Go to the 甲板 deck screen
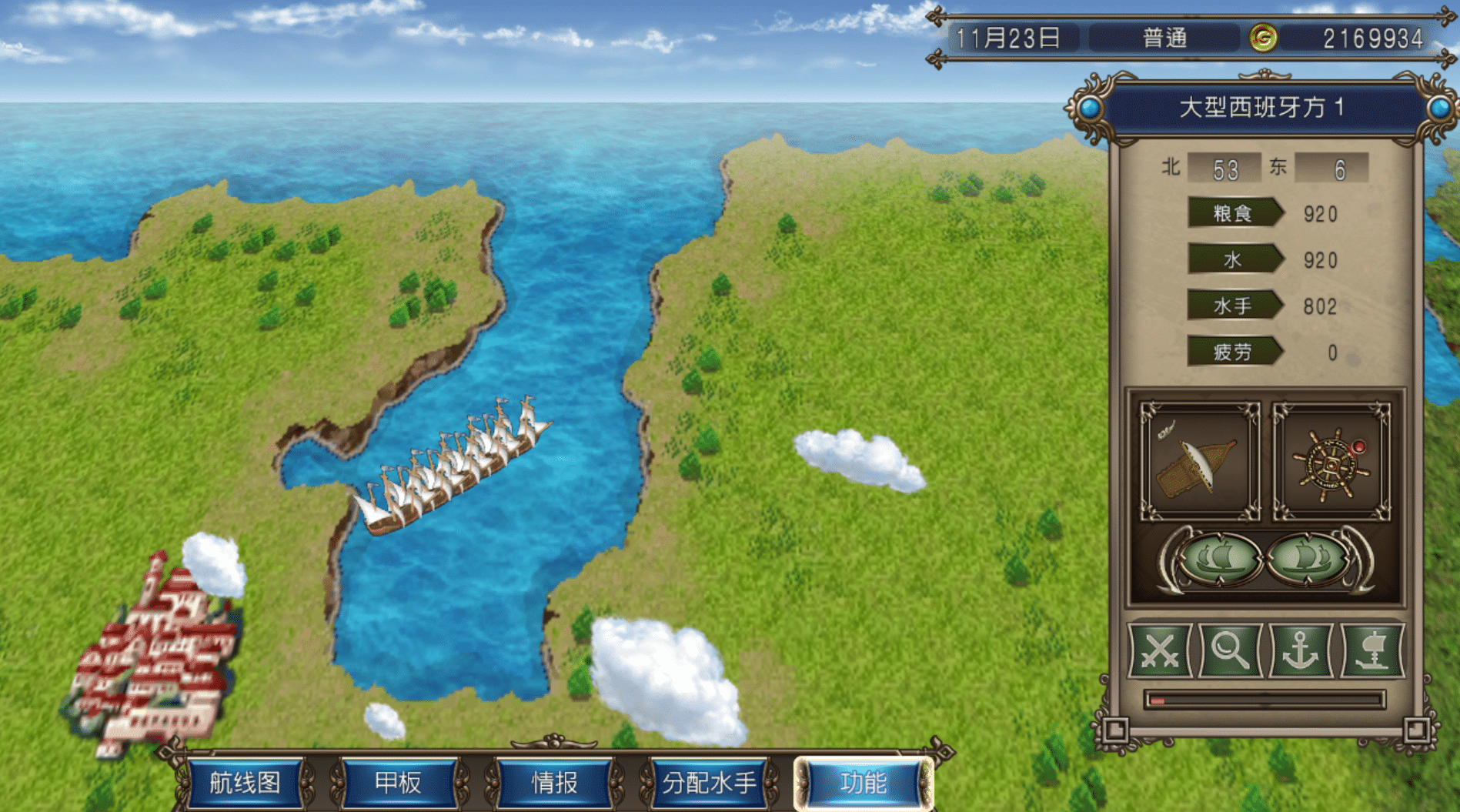This screenshot has width=1460, height=812. point(398,783)
